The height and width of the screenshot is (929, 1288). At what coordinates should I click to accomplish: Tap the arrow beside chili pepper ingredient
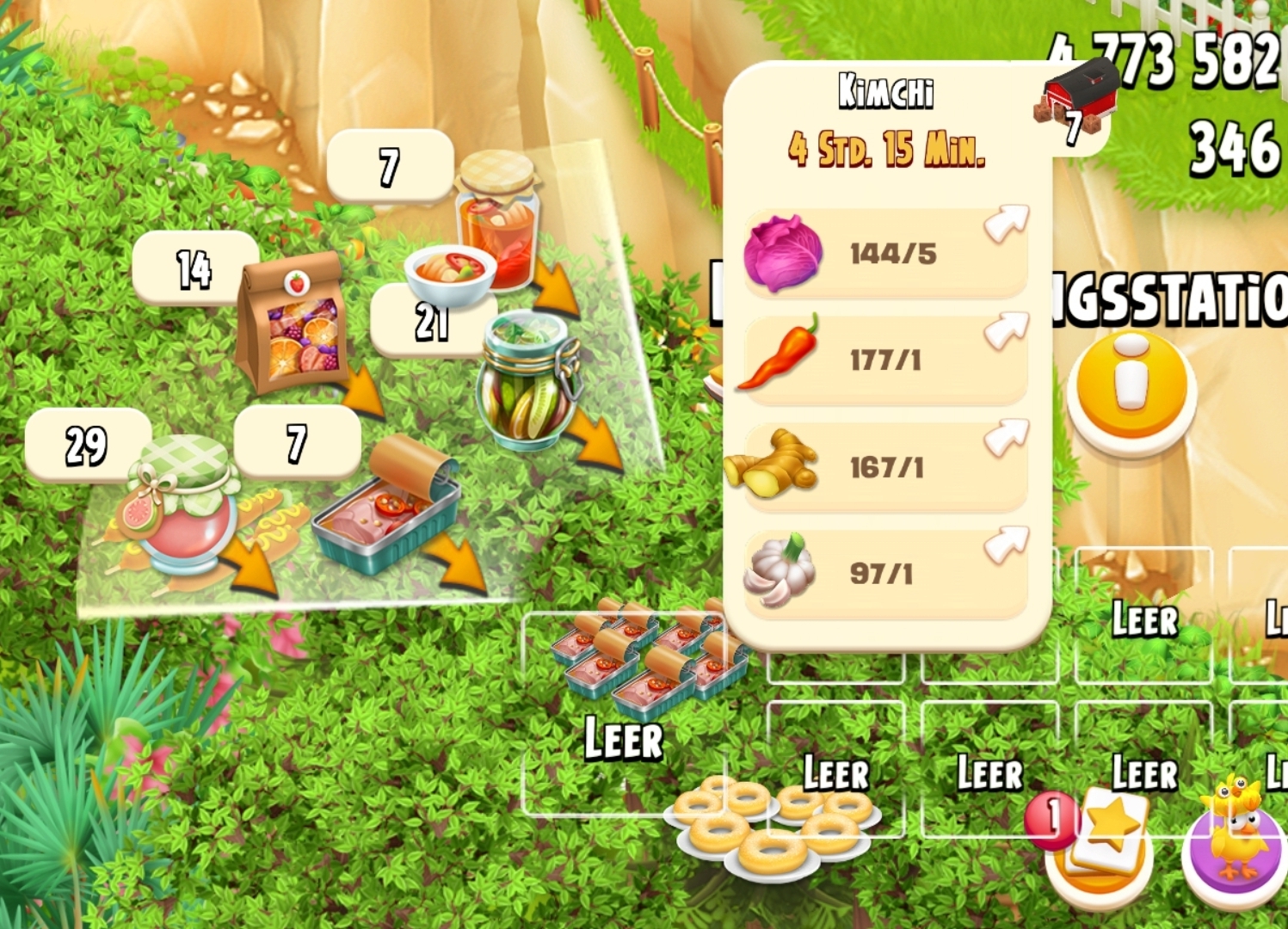coord(1006,330)
